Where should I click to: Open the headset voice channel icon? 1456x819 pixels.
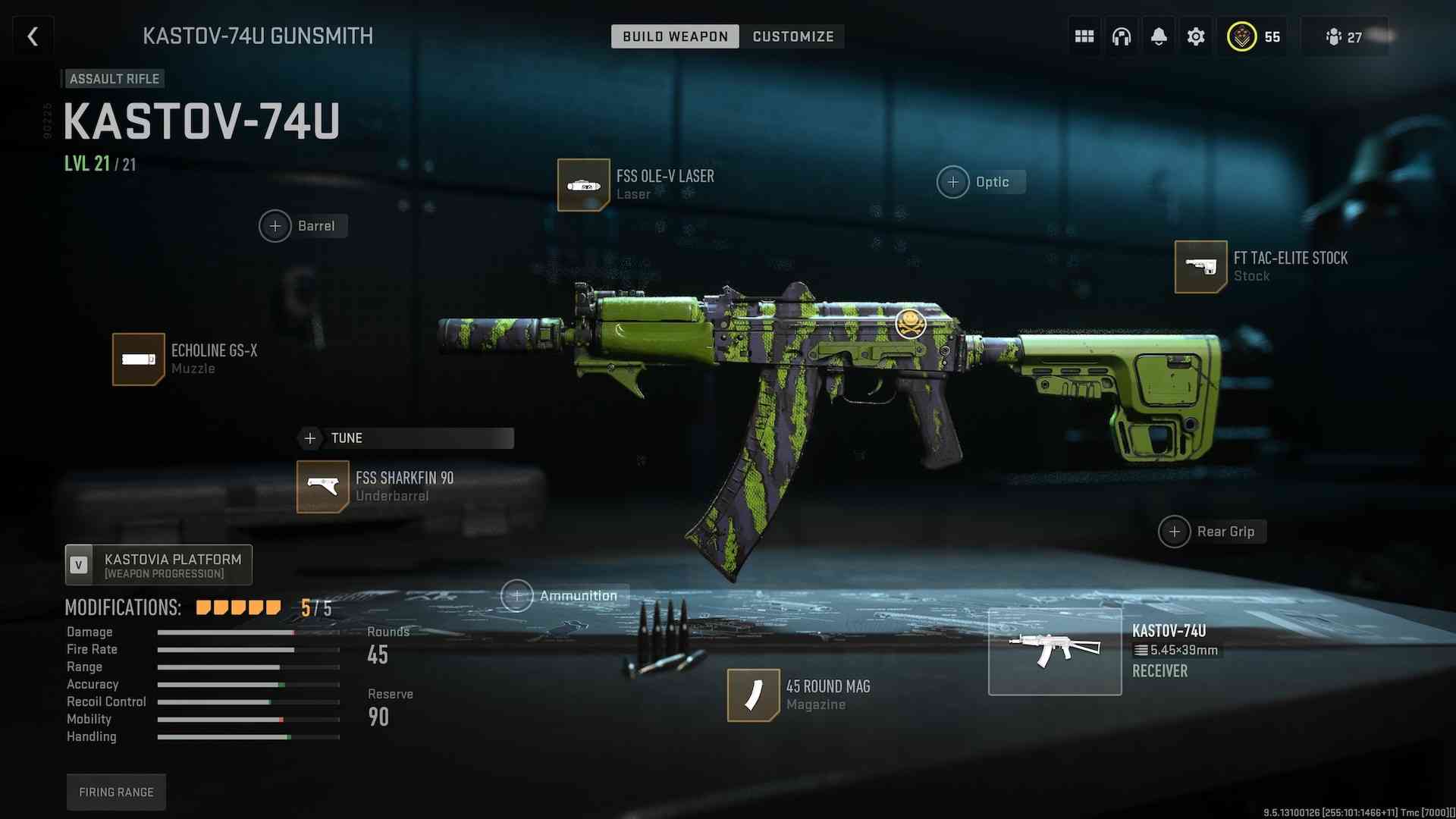click(1122, 36)
